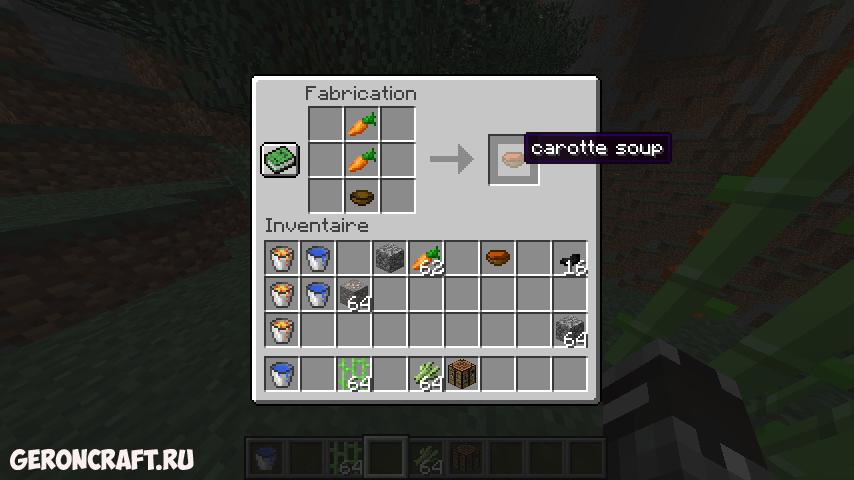Select the stone stack next to the crafting table's row end
This screenshot has width=854, height=480.
coord(570,330)
